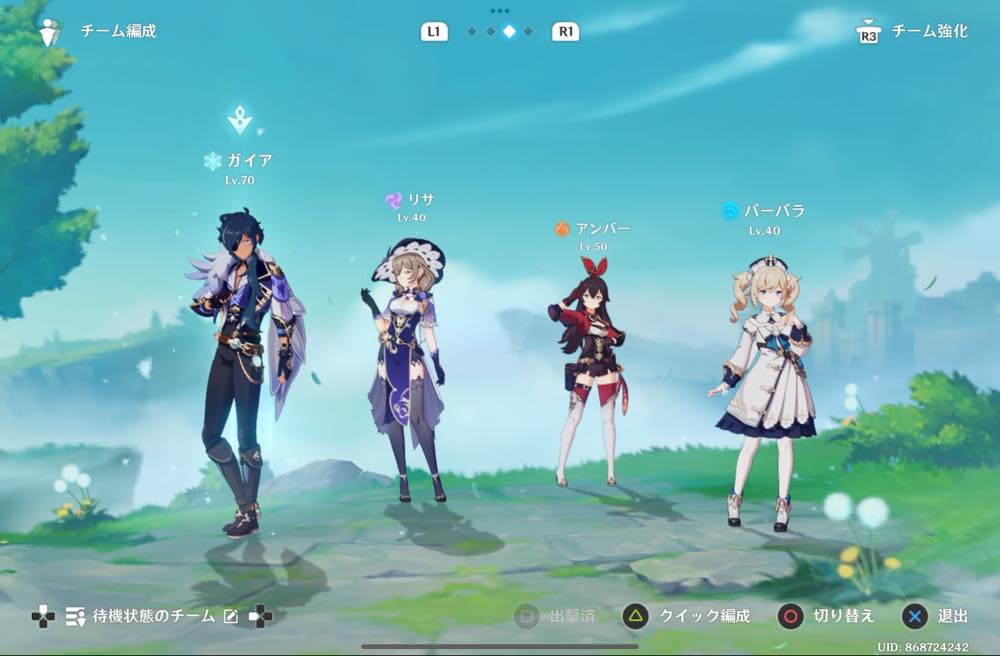This screenshot has width=1000, height=656.
Task: Open the team list icon beside 待機状態のチーム
Action: 75,617
